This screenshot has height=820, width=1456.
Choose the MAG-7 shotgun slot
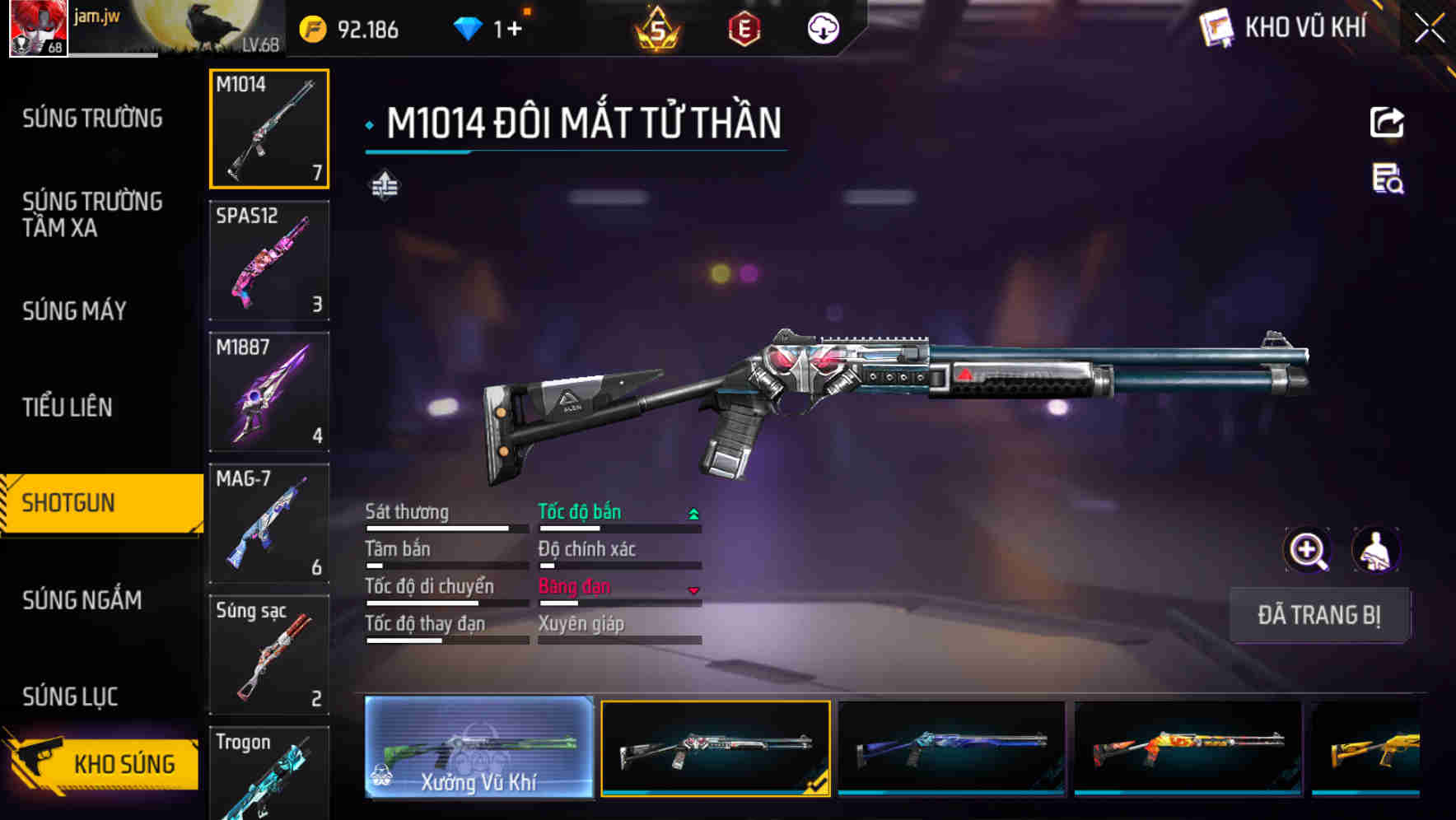[x=269, y=524]
